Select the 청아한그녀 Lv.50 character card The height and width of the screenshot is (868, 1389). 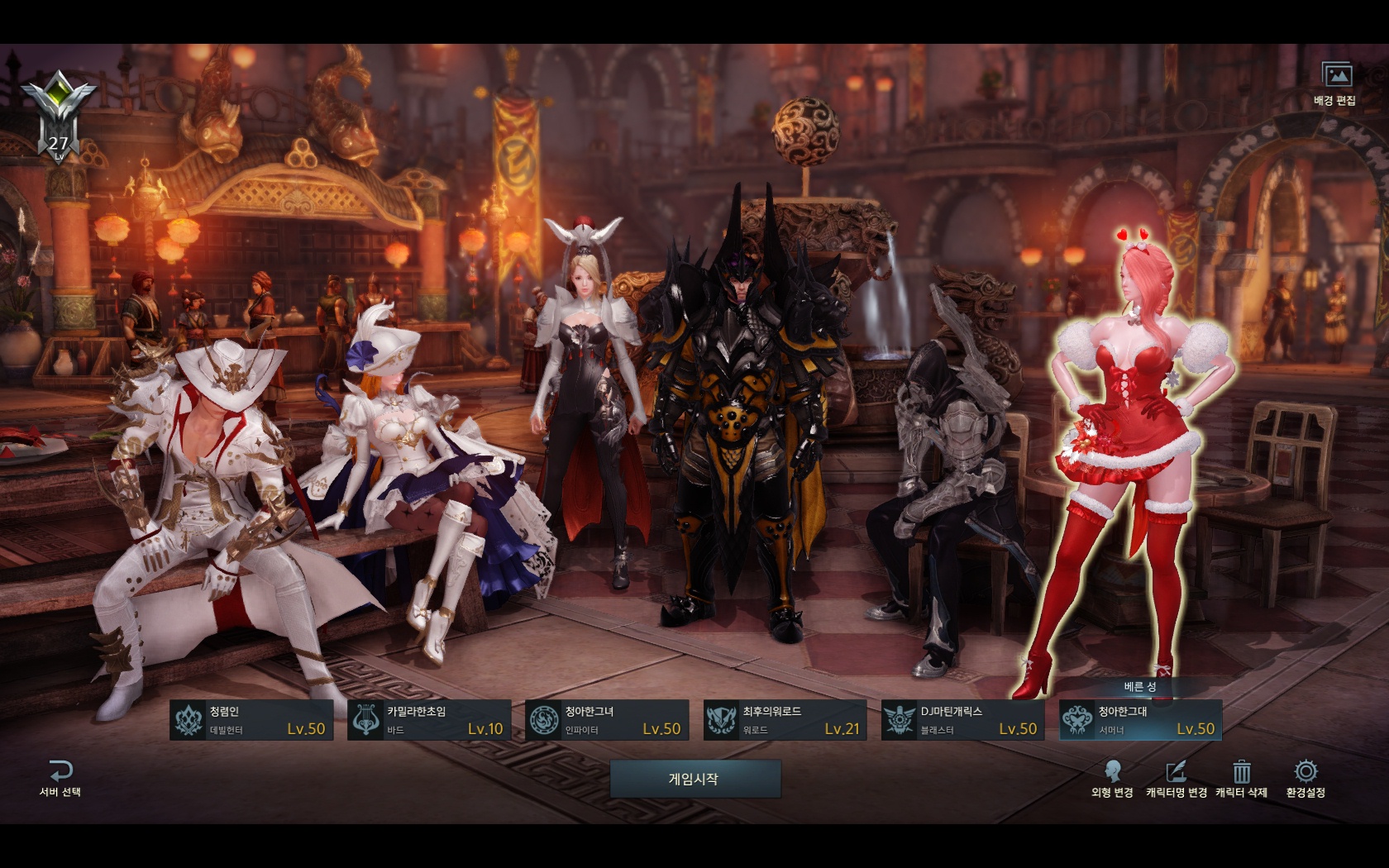coord(607,720)
